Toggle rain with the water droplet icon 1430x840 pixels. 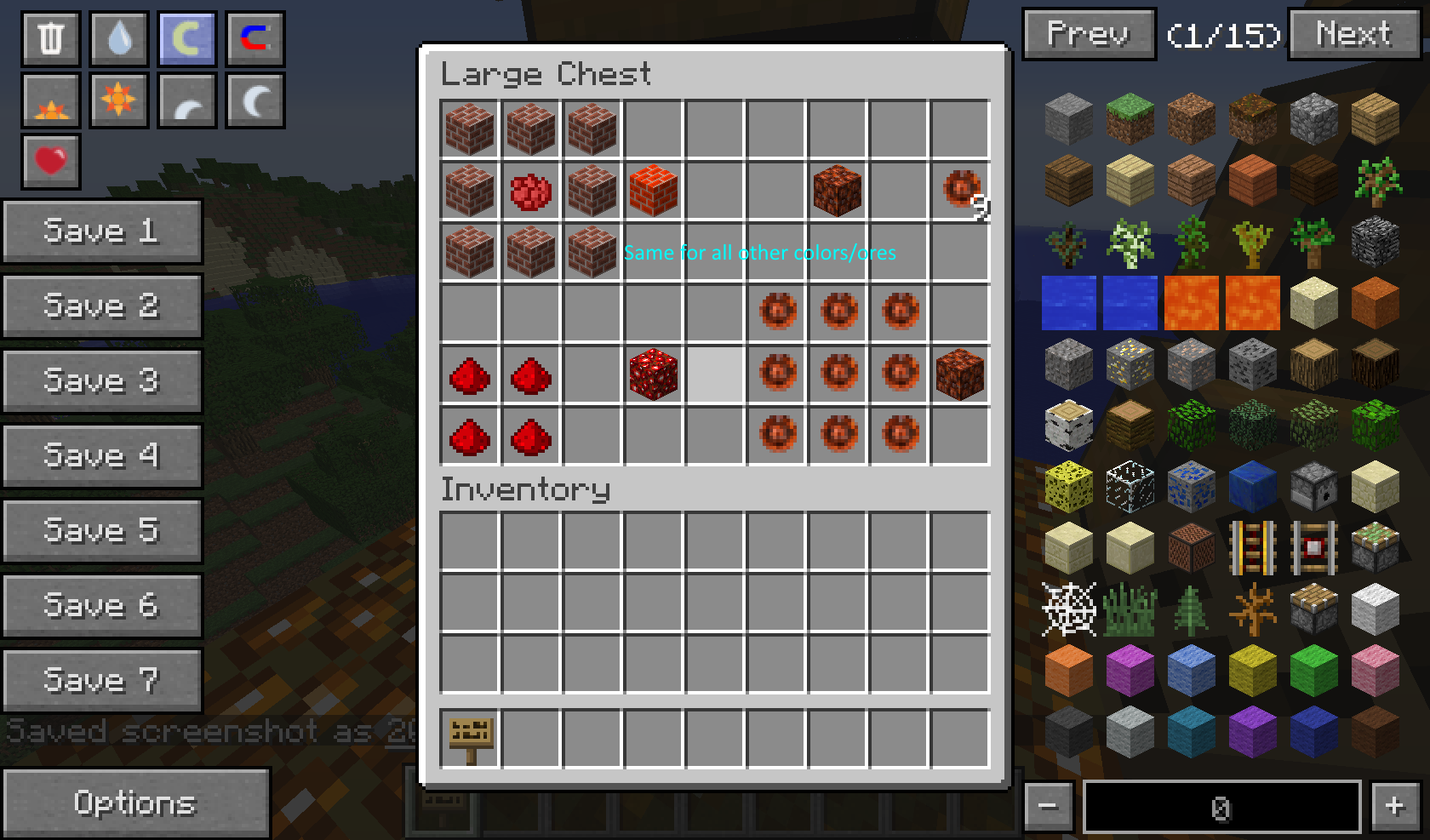click(118, 37)
